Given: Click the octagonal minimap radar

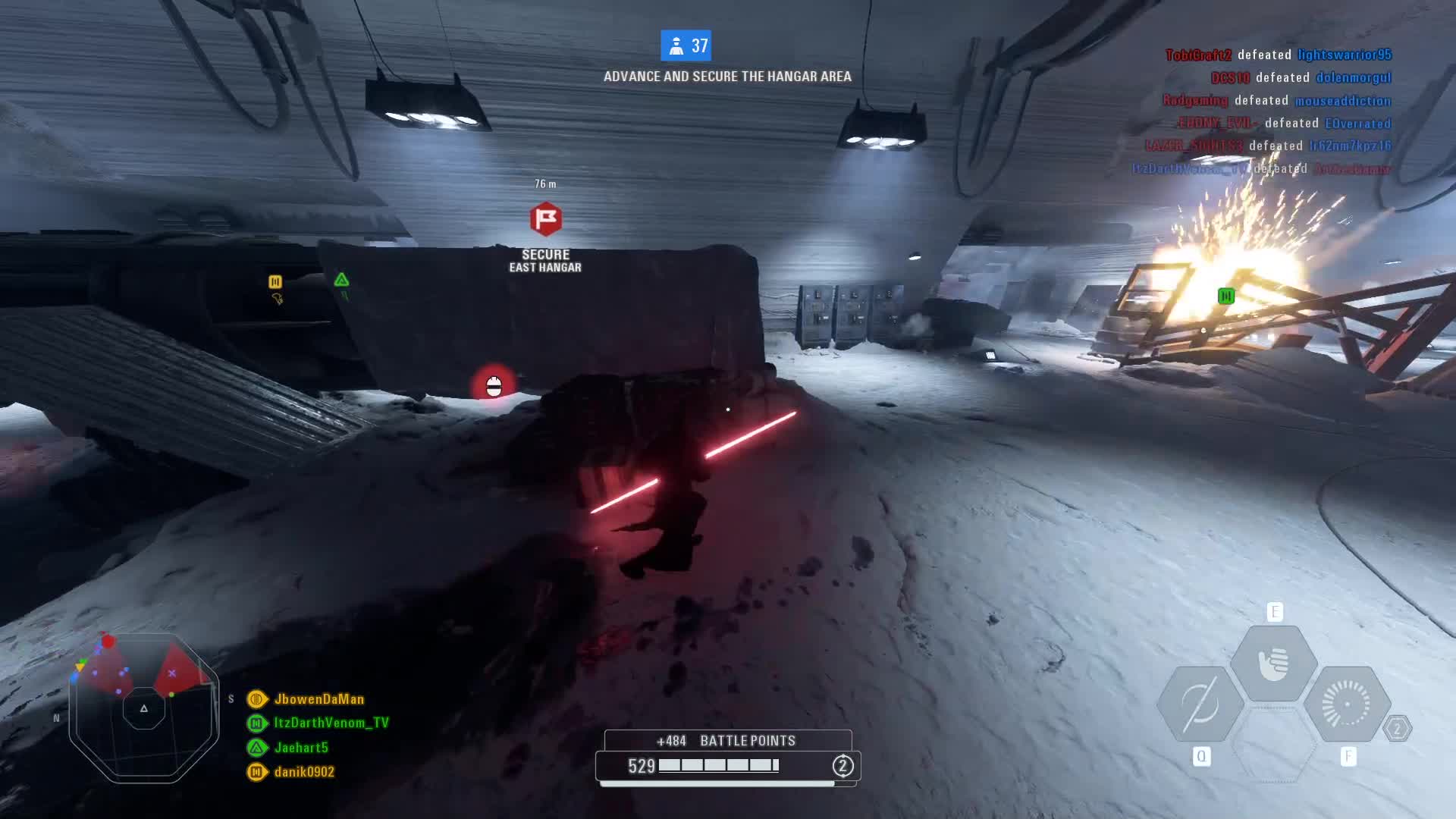Looking at the screenshot, I should tap(144, 708).
